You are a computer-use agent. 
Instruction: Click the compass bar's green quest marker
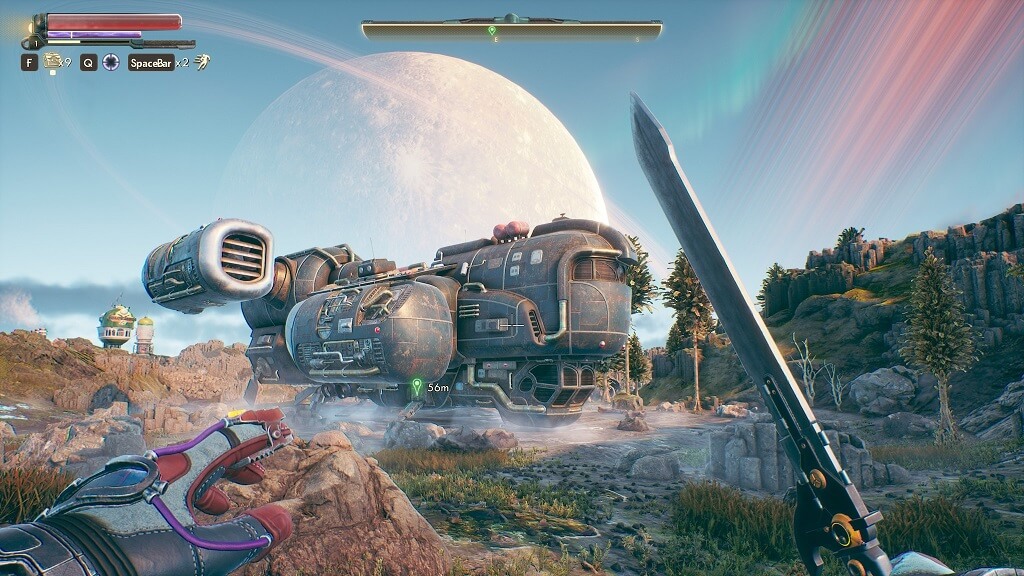(492, 31)
